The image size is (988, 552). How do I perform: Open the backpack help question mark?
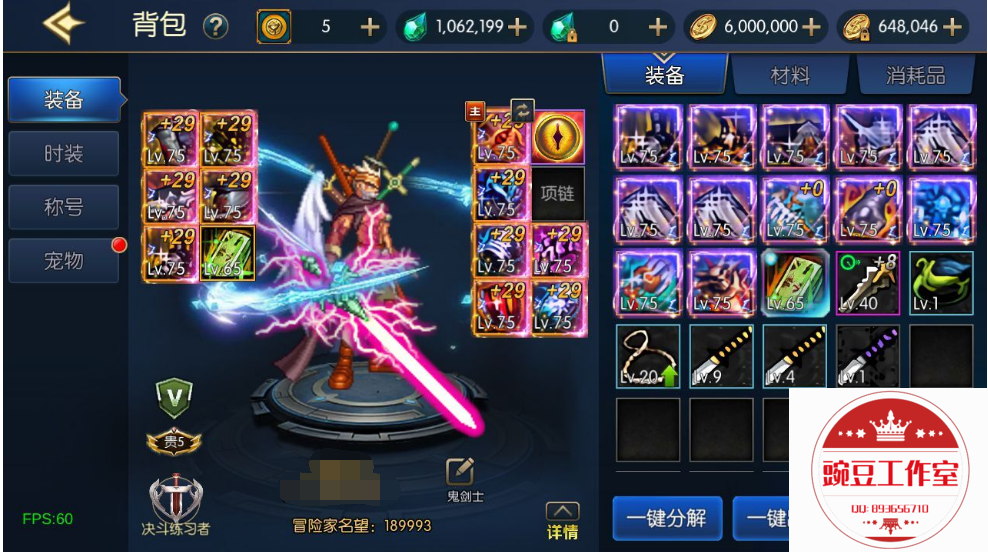216,27
